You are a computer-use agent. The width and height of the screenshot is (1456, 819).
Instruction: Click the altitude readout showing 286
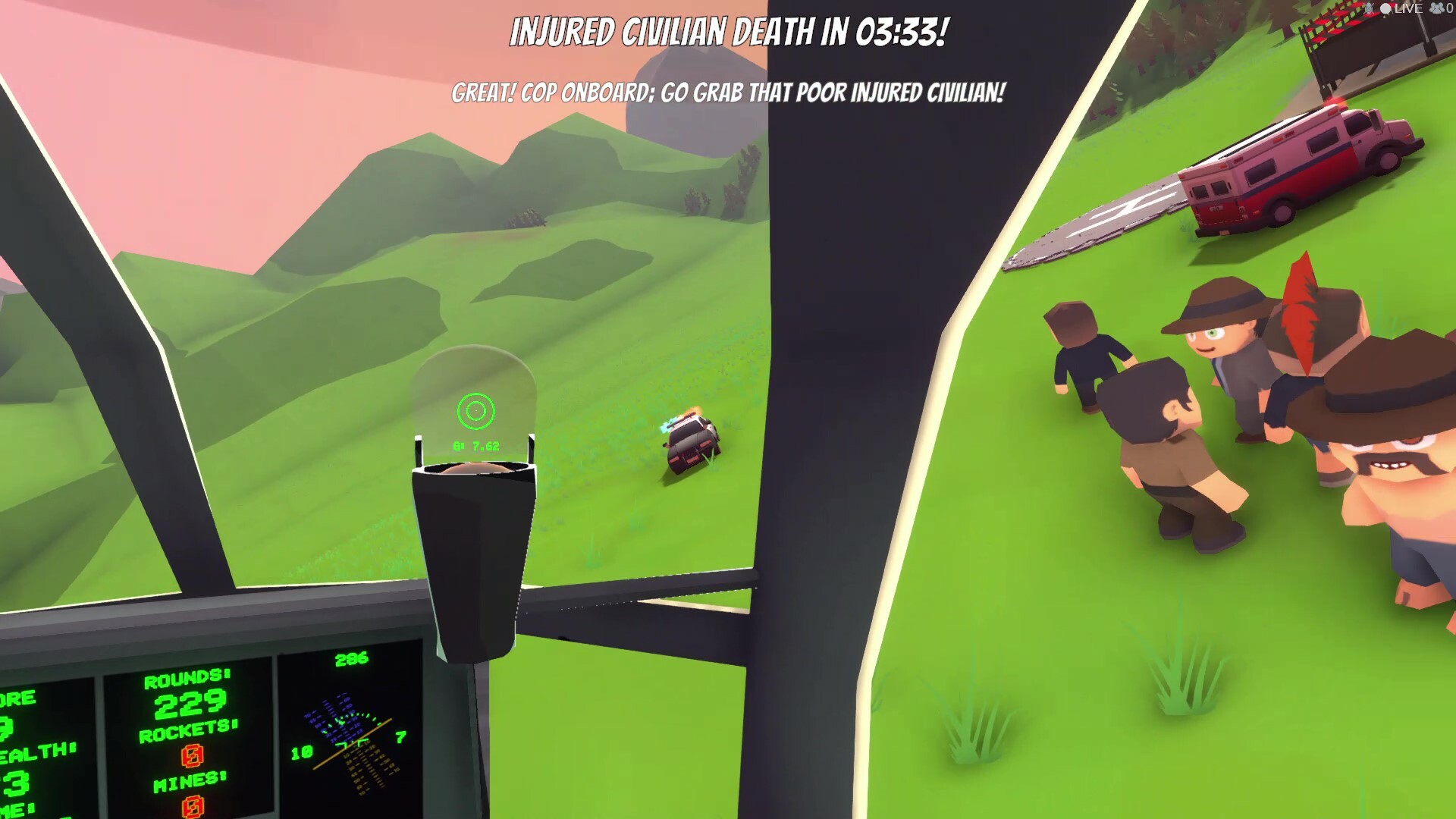click(351, 658)
